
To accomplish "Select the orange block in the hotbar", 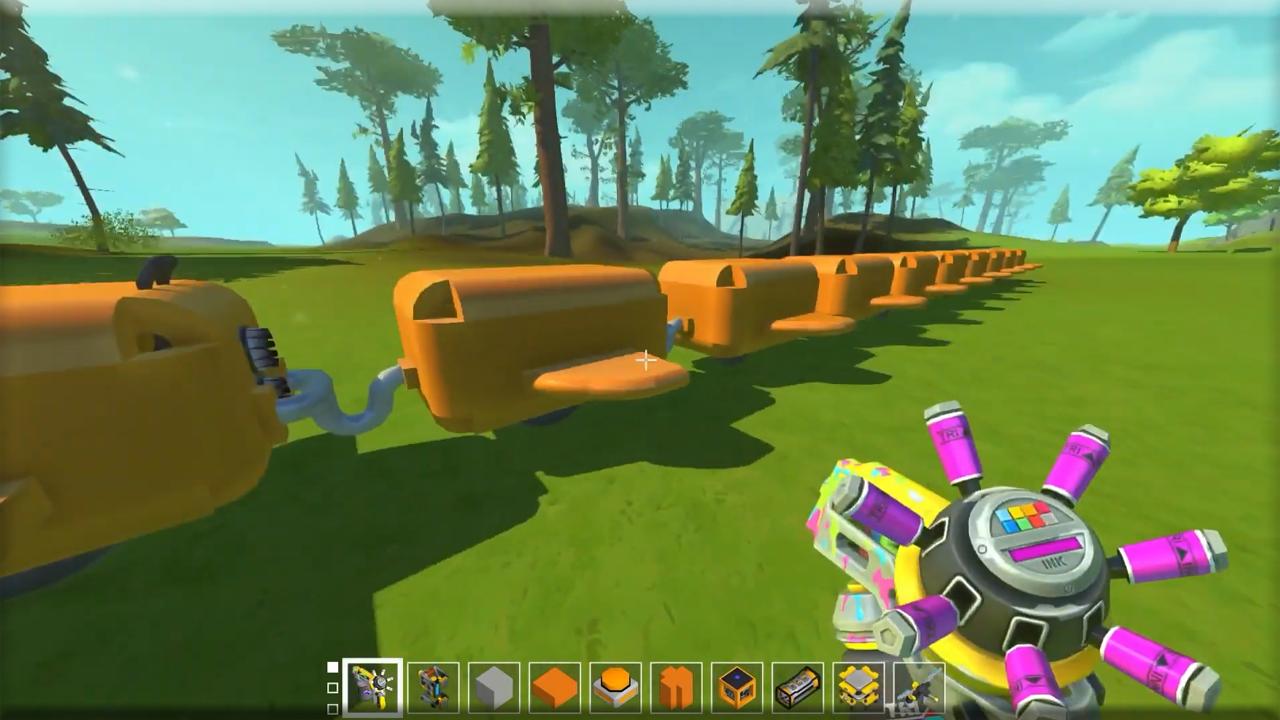I will 554,686.
